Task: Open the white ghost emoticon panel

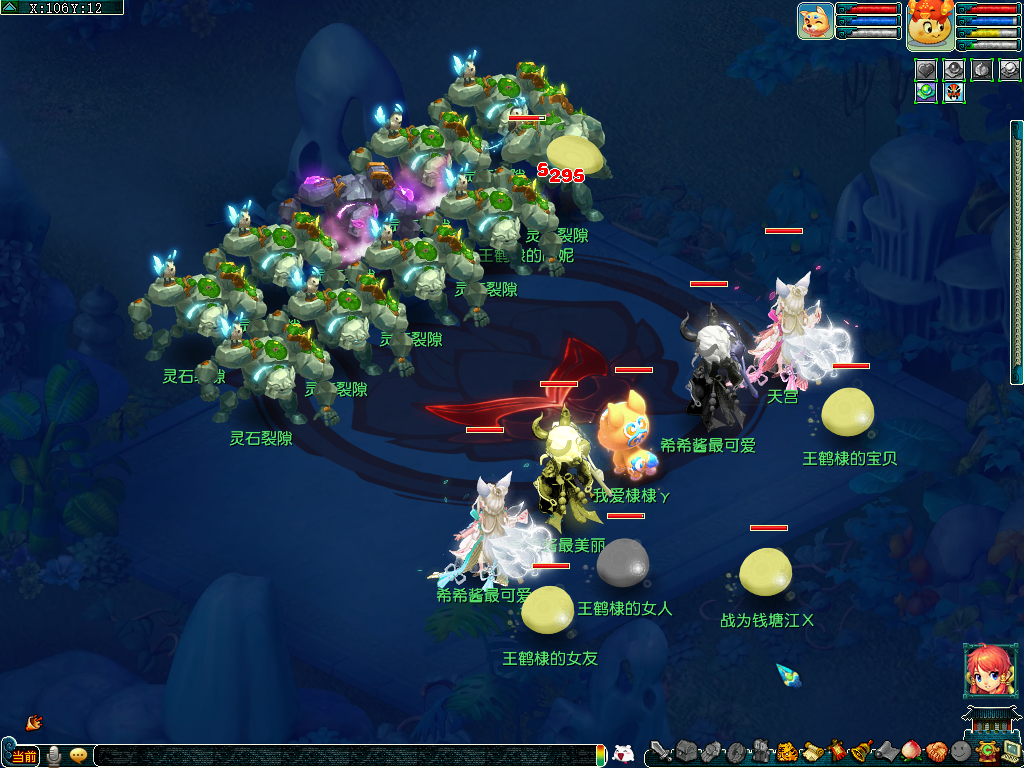Action: pos(622,754)
